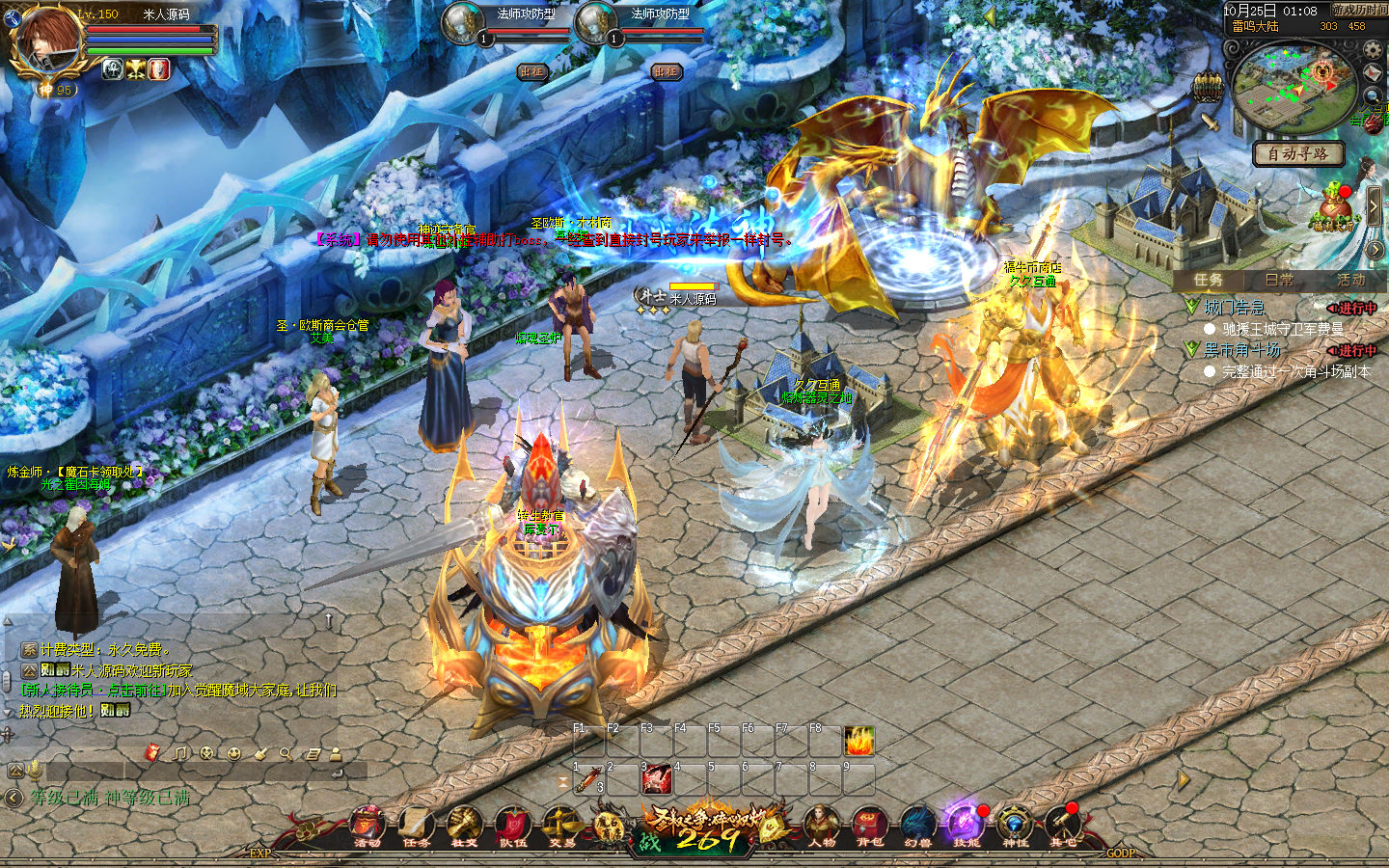1389x868 pixels.
Task: Switch to the 活动 tab in quest tracker
Action: (1350, 280)
